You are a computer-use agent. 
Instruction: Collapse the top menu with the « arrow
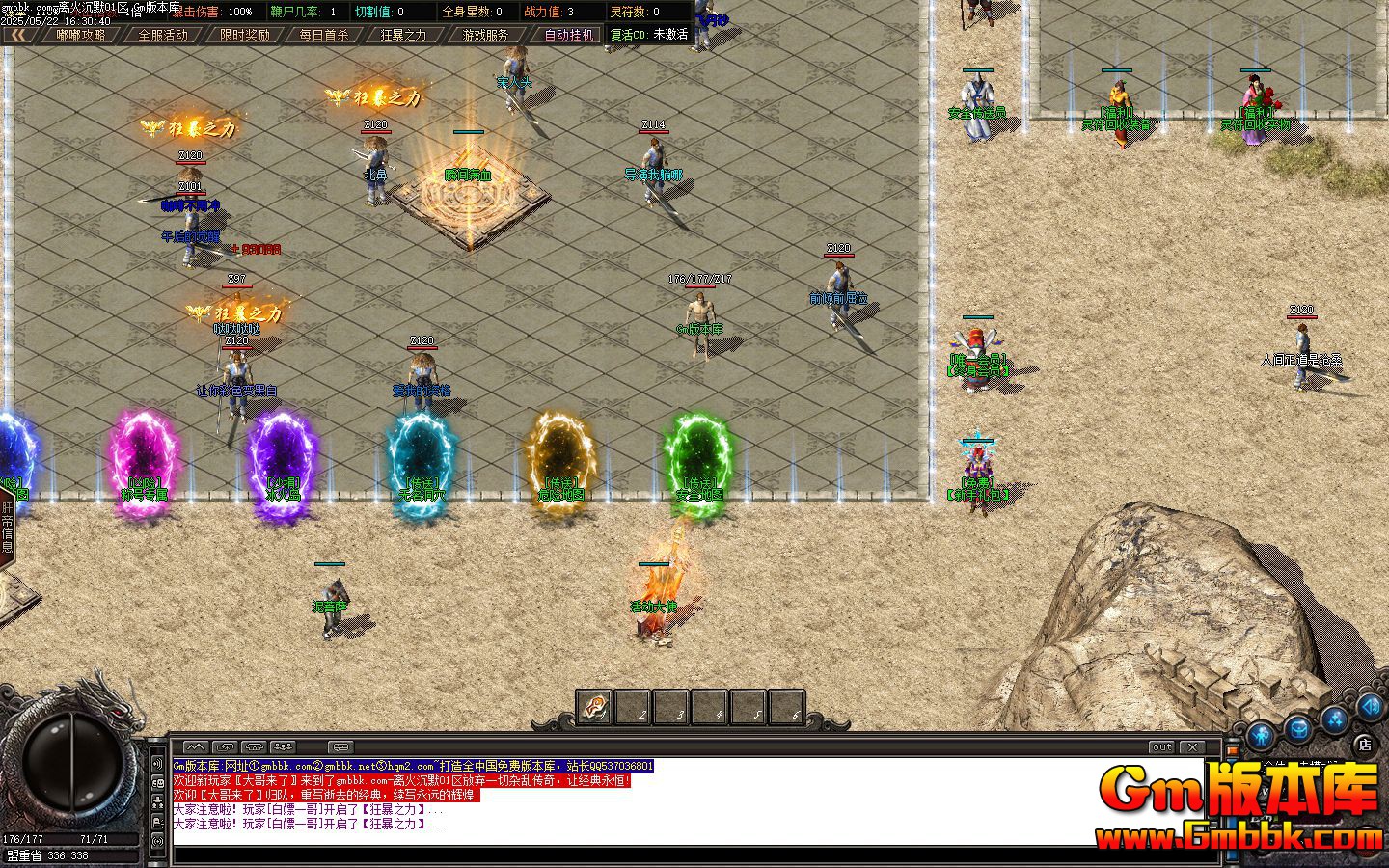pos(18,34)
